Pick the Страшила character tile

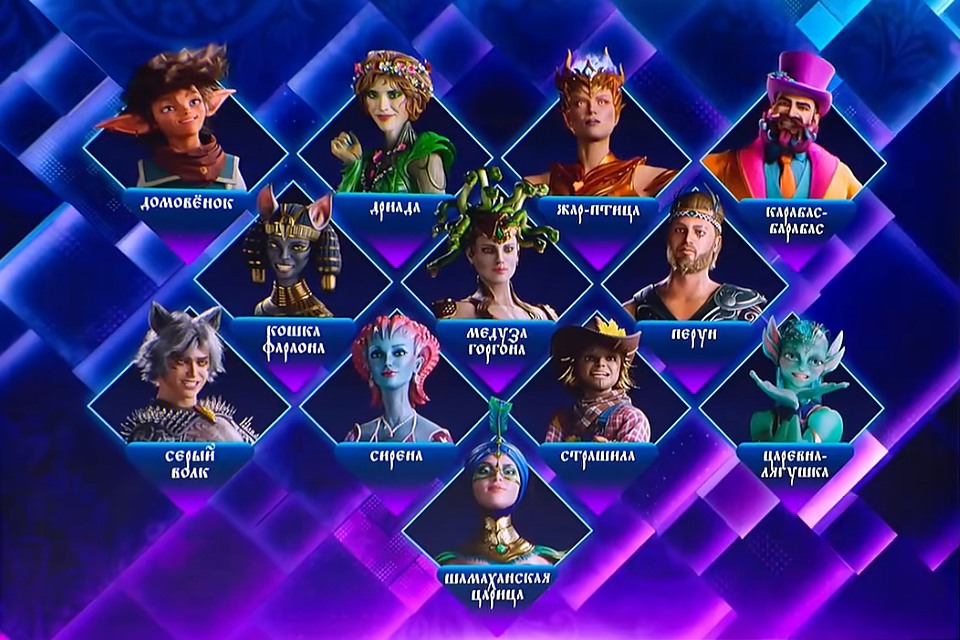596,385
